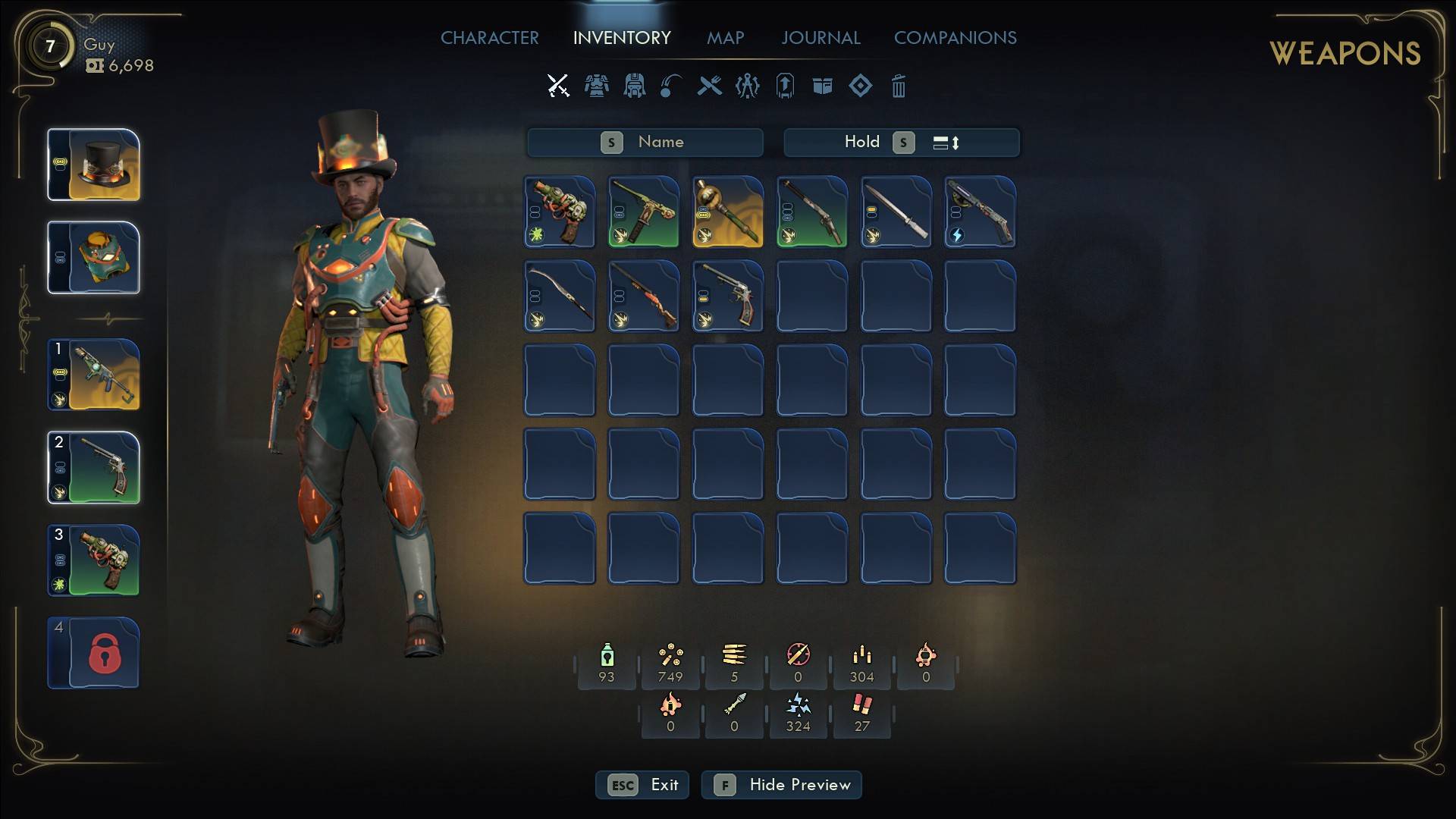Select the plain sword blade slot
The height and width of the screenshot is (819, 1456).
pyautogui.click(x=896, y=212)
